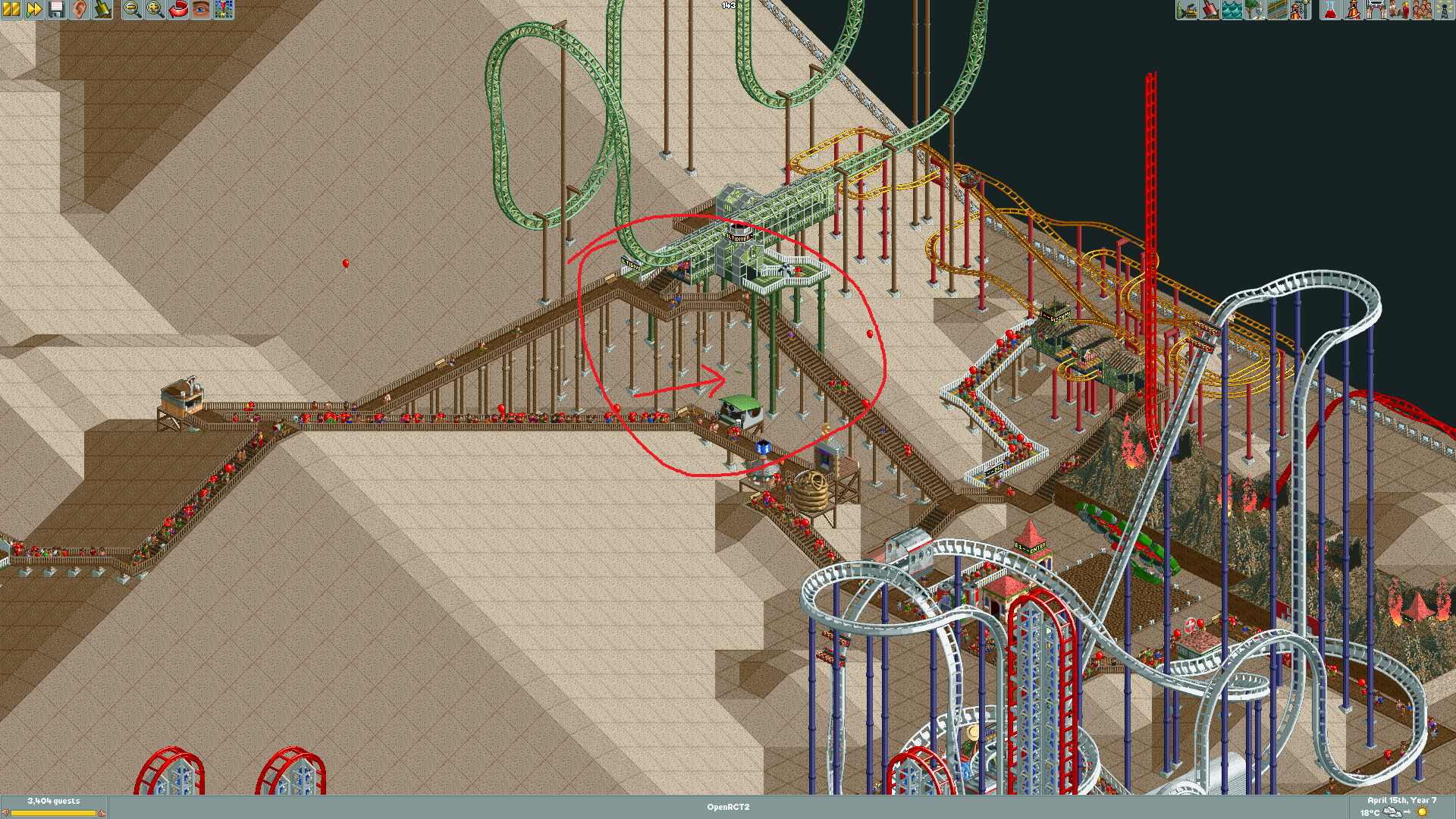The image size is (1456, 819).
Task: Open the music and sound options dropdown
Action: (x=77, y=10)
